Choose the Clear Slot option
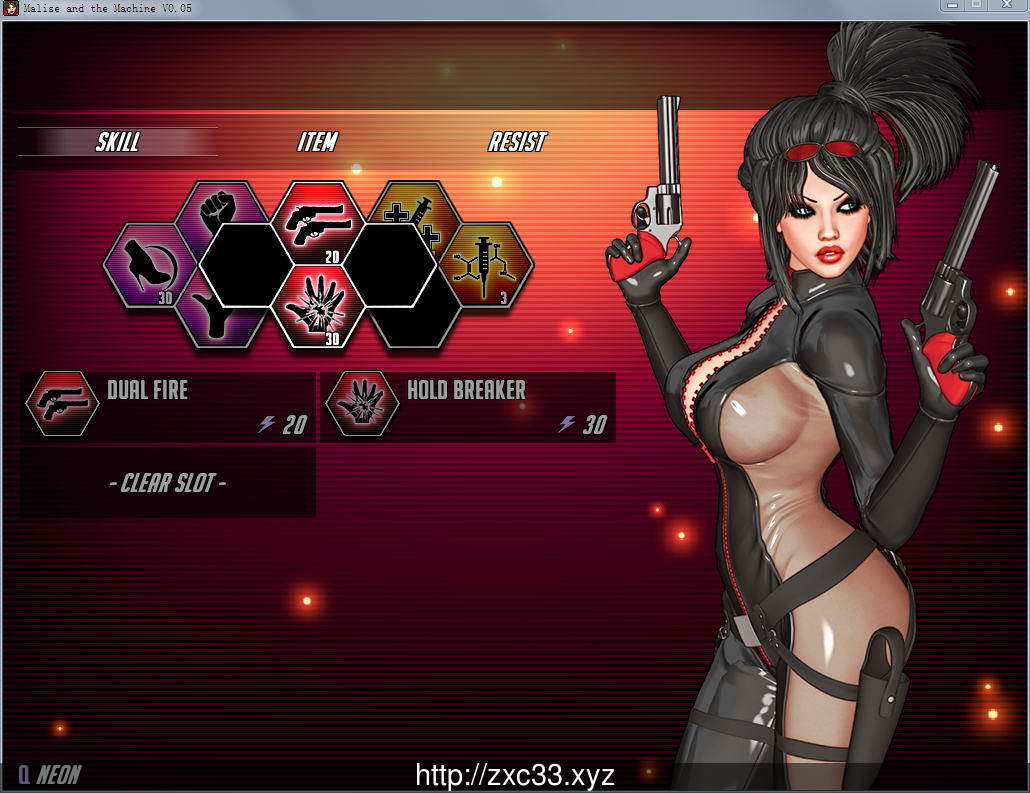The height and width of the screenshot is (793, 1030). 168,483
